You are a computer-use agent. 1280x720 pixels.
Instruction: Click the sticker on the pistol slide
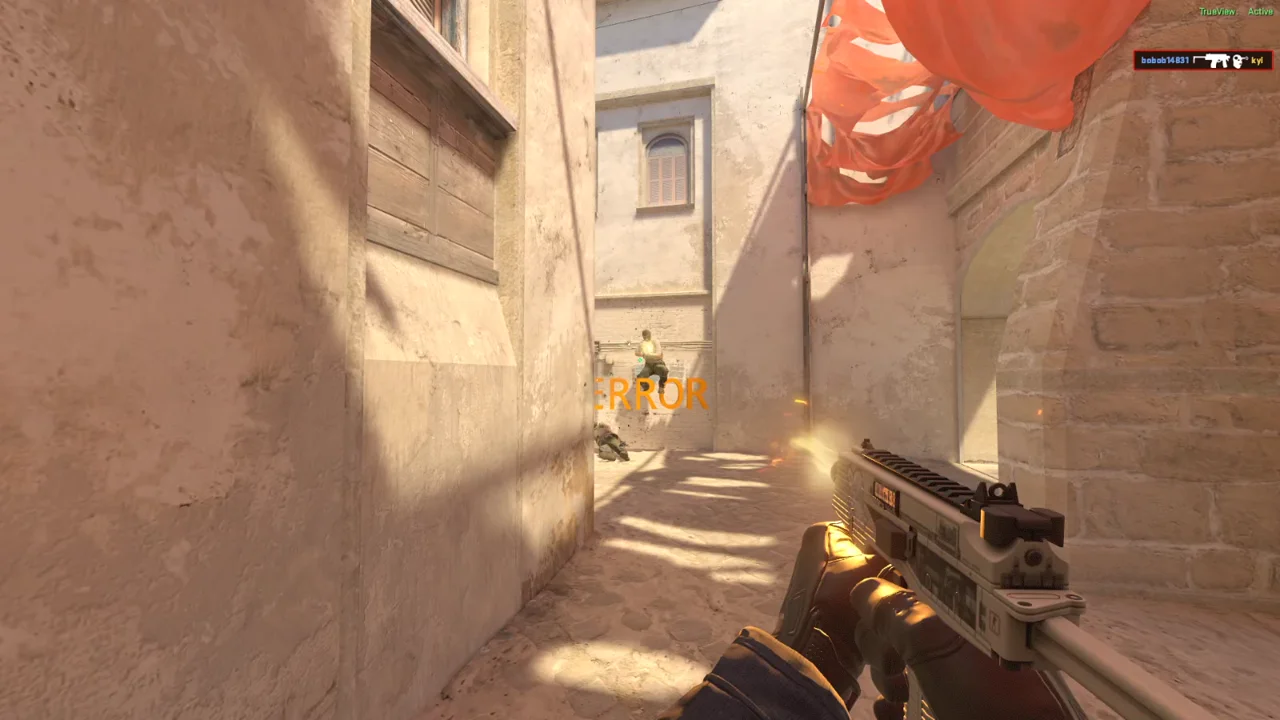pyautogui.click(x=884, y=493)
